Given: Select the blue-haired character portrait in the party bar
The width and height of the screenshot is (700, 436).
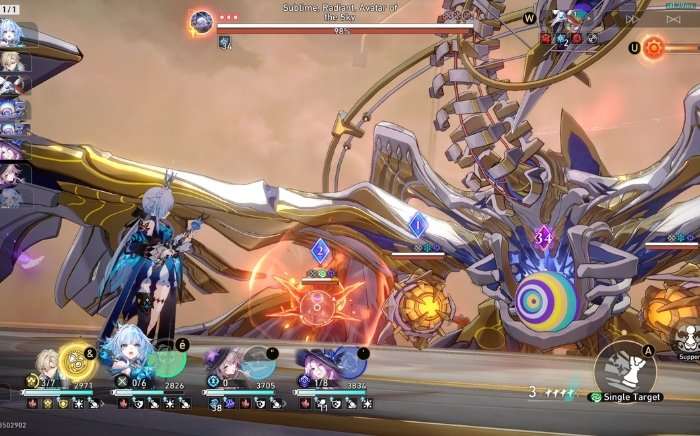Looking at the screenshot, I should (129, 357).
